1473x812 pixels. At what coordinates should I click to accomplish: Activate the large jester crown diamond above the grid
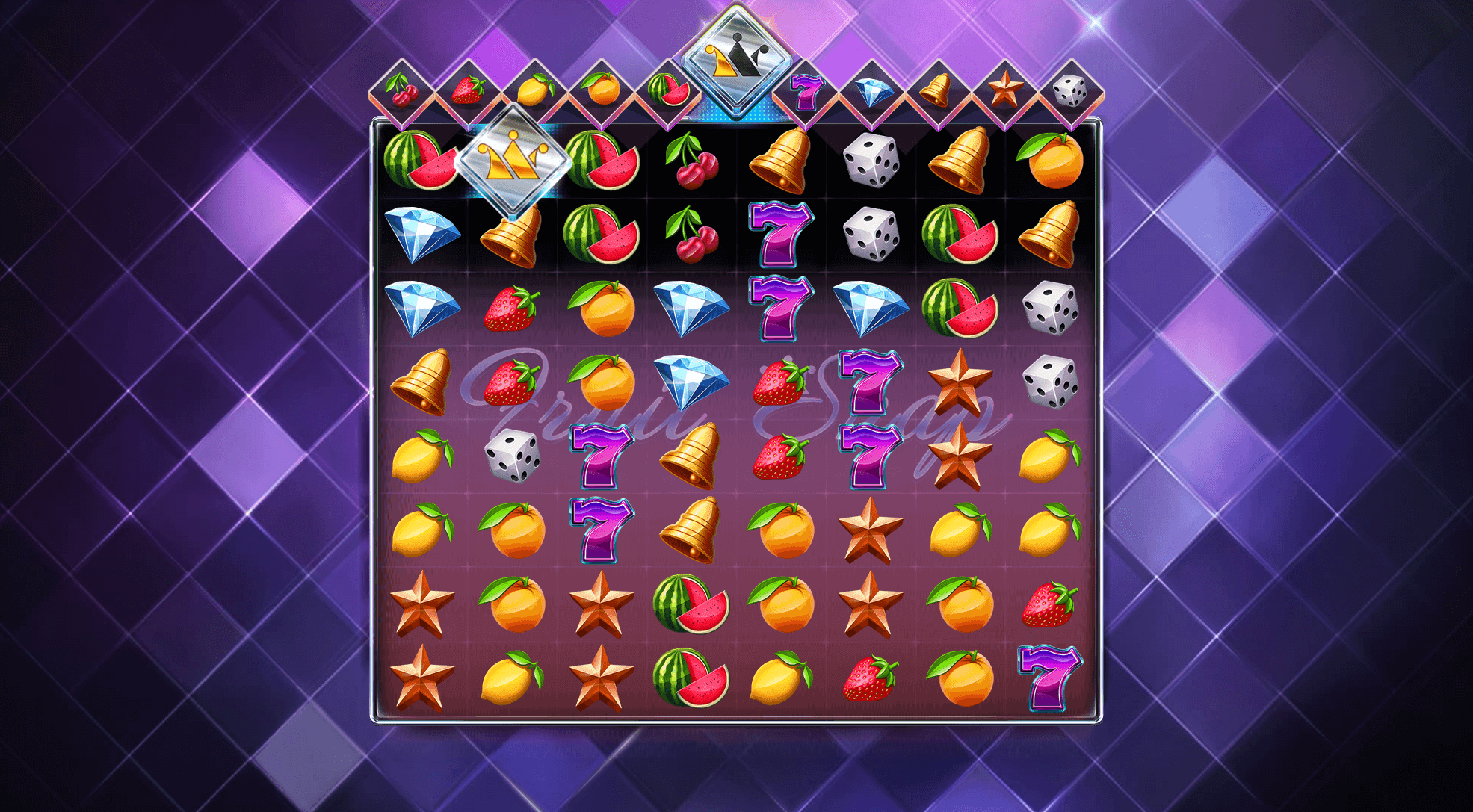(x=736, y=61)
